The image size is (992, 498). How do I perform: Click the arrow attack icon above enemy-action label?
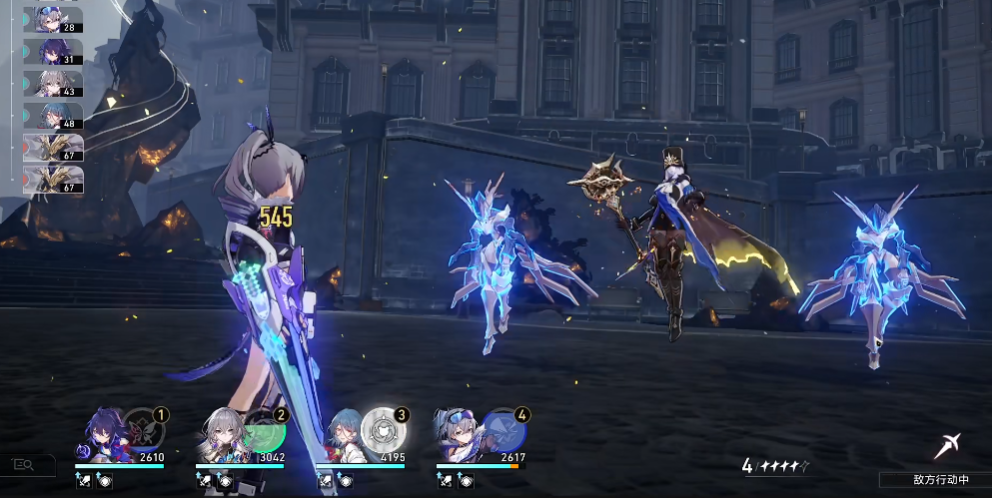pos(947,446)
